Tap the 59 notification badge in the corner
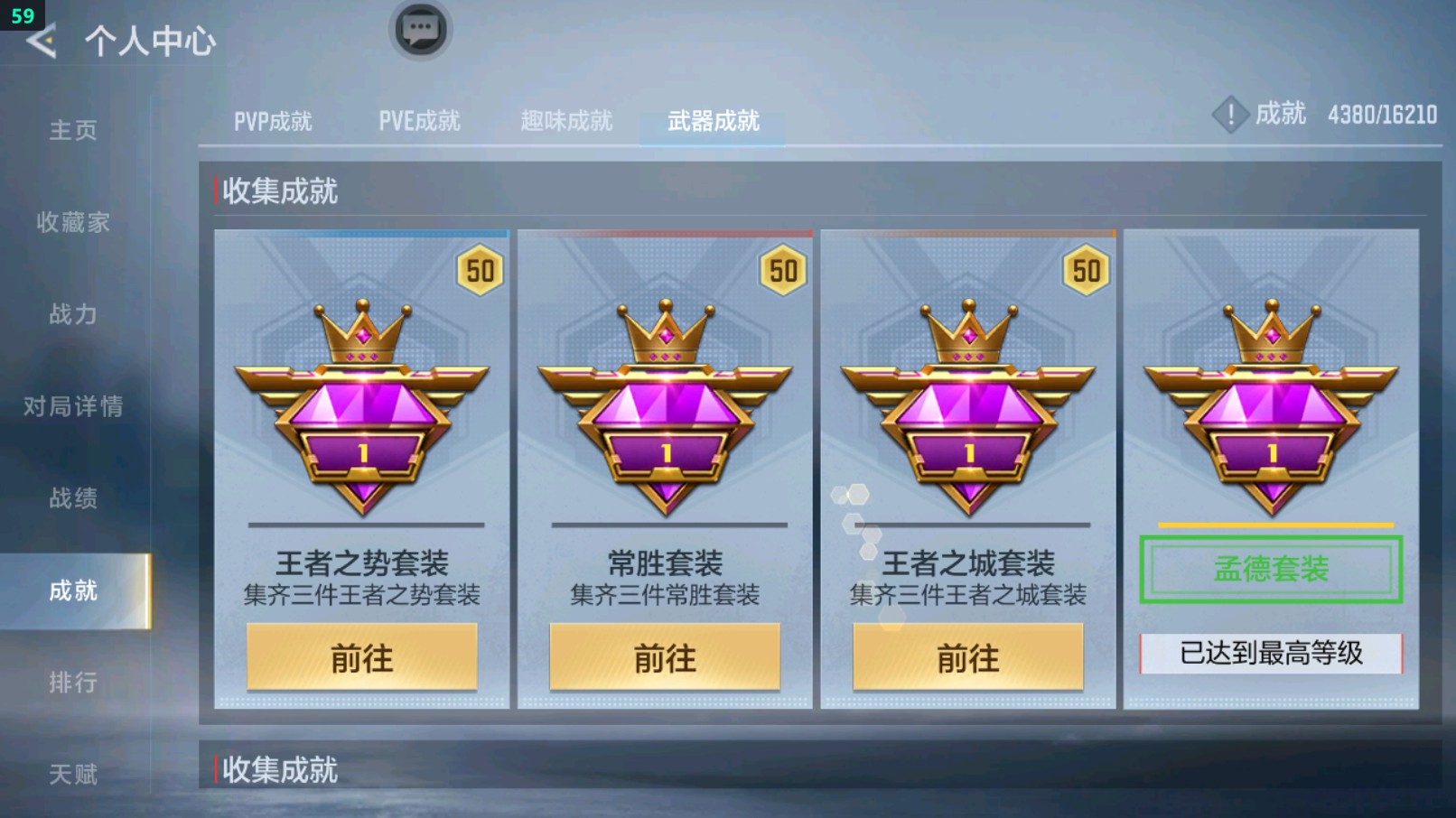This screenshot has width=1456, height=818. (x=22, y=14)
